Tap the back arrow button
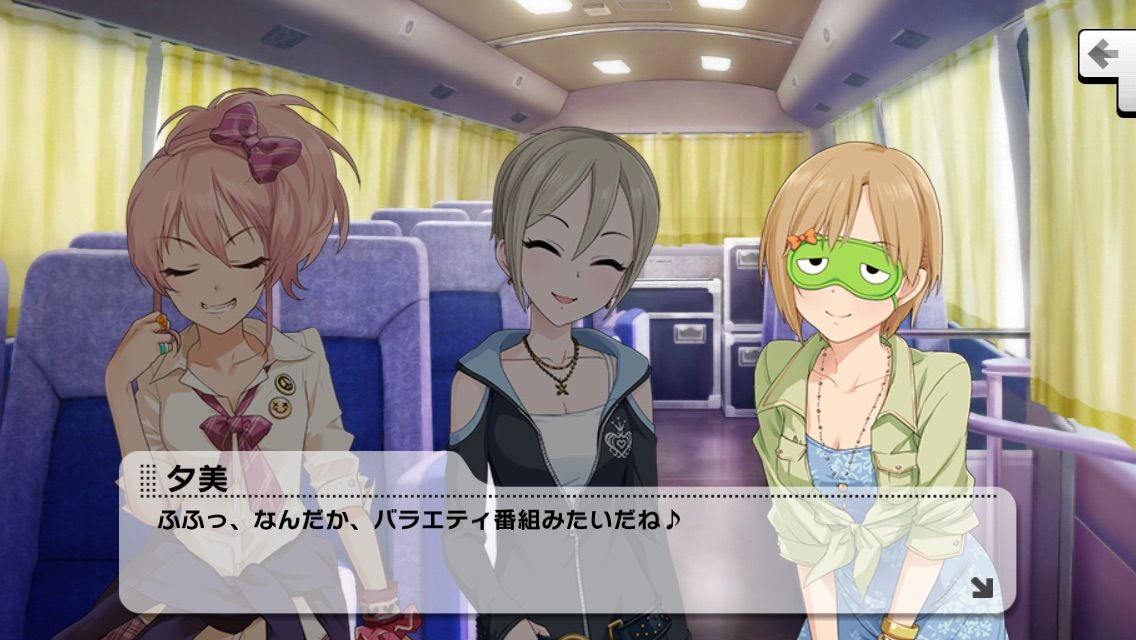This screenshot has width=1136, height=640. 1106,54
